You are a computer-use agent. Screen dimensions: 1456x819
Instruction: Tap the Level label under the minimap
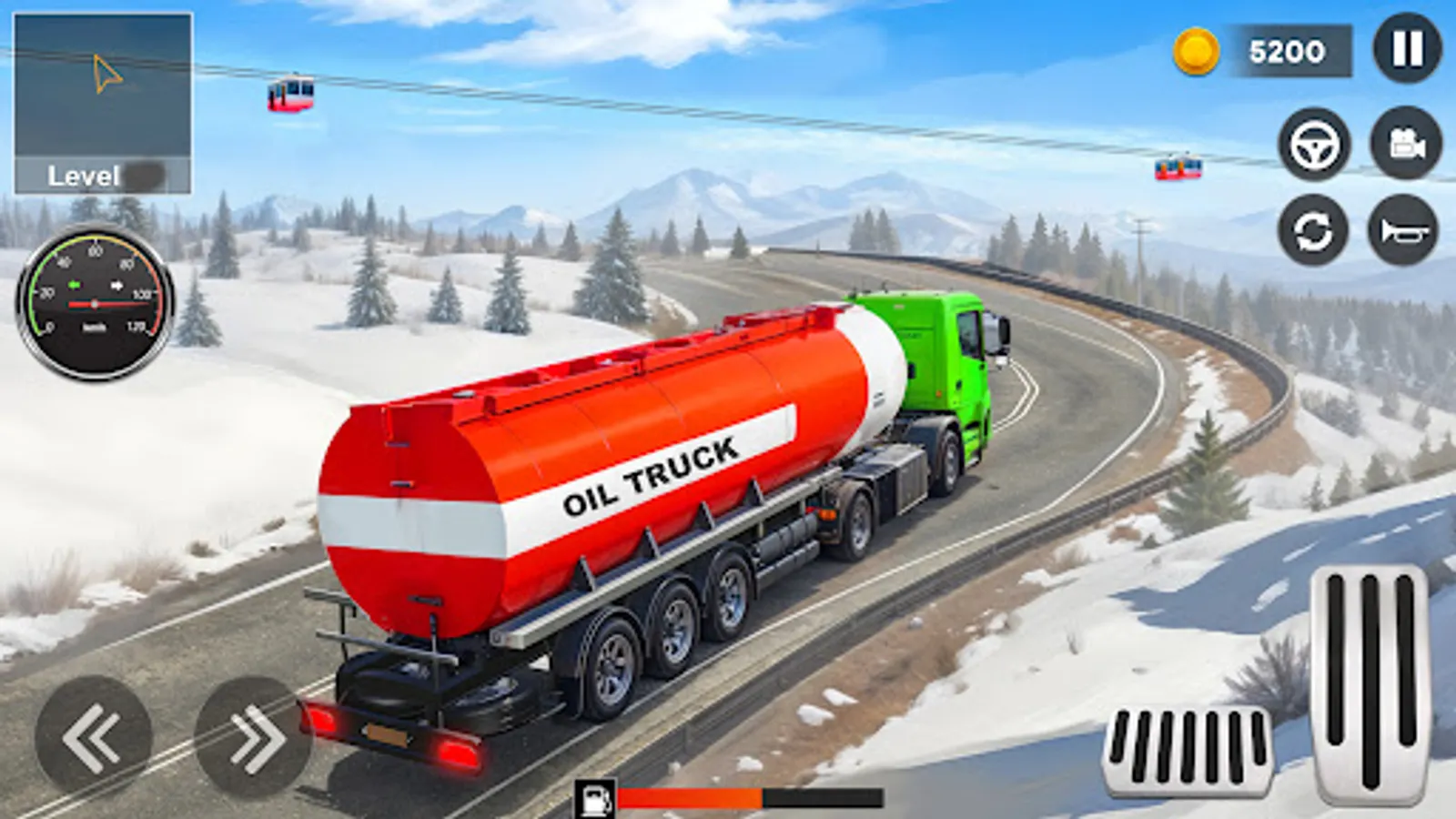[85, 175]
